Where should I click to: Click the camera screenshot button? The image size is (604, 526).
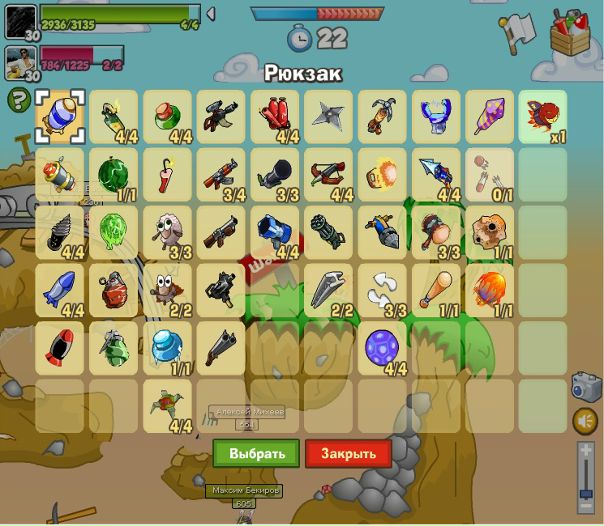pyautogui.click(x=586, y=387)
